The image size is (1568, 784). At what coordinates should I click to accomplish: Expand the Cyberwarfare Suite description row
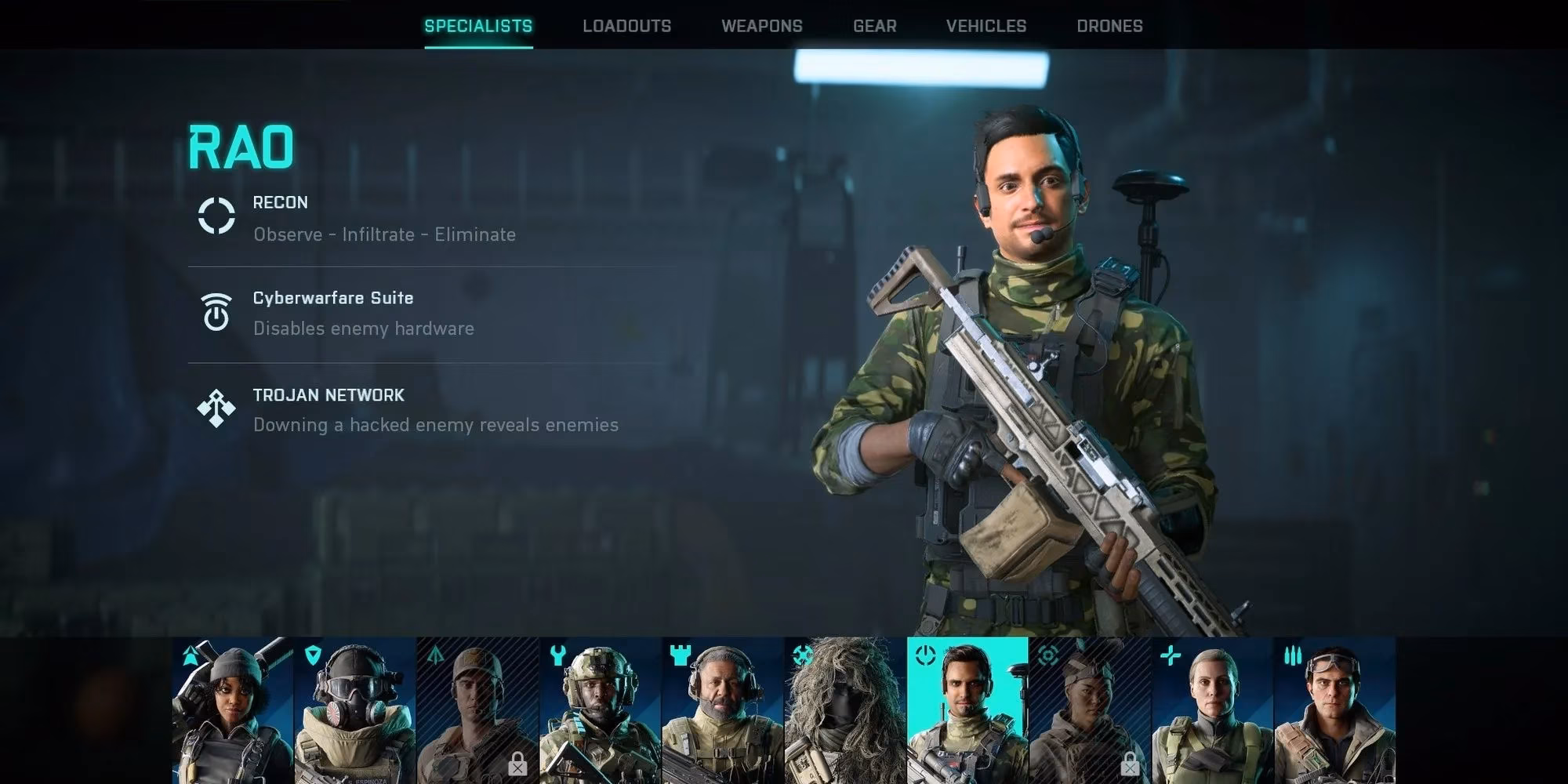coord(332,313)
